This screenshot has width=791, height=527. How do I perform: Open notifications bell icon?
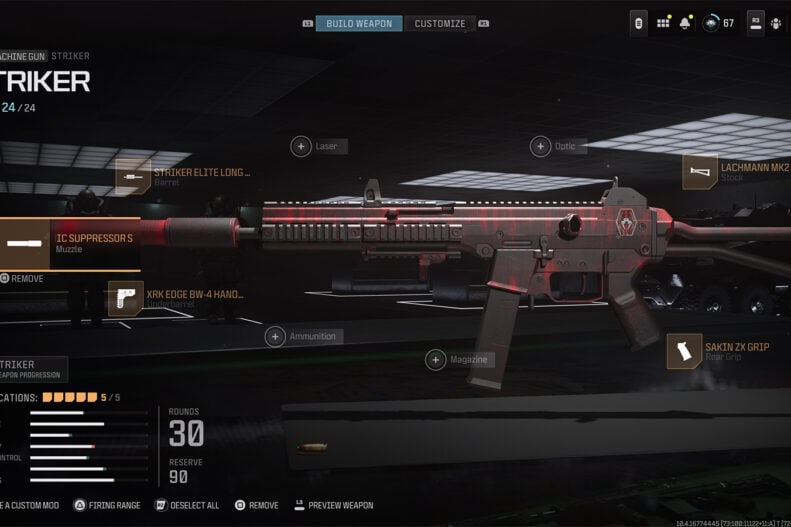(685, 23)
